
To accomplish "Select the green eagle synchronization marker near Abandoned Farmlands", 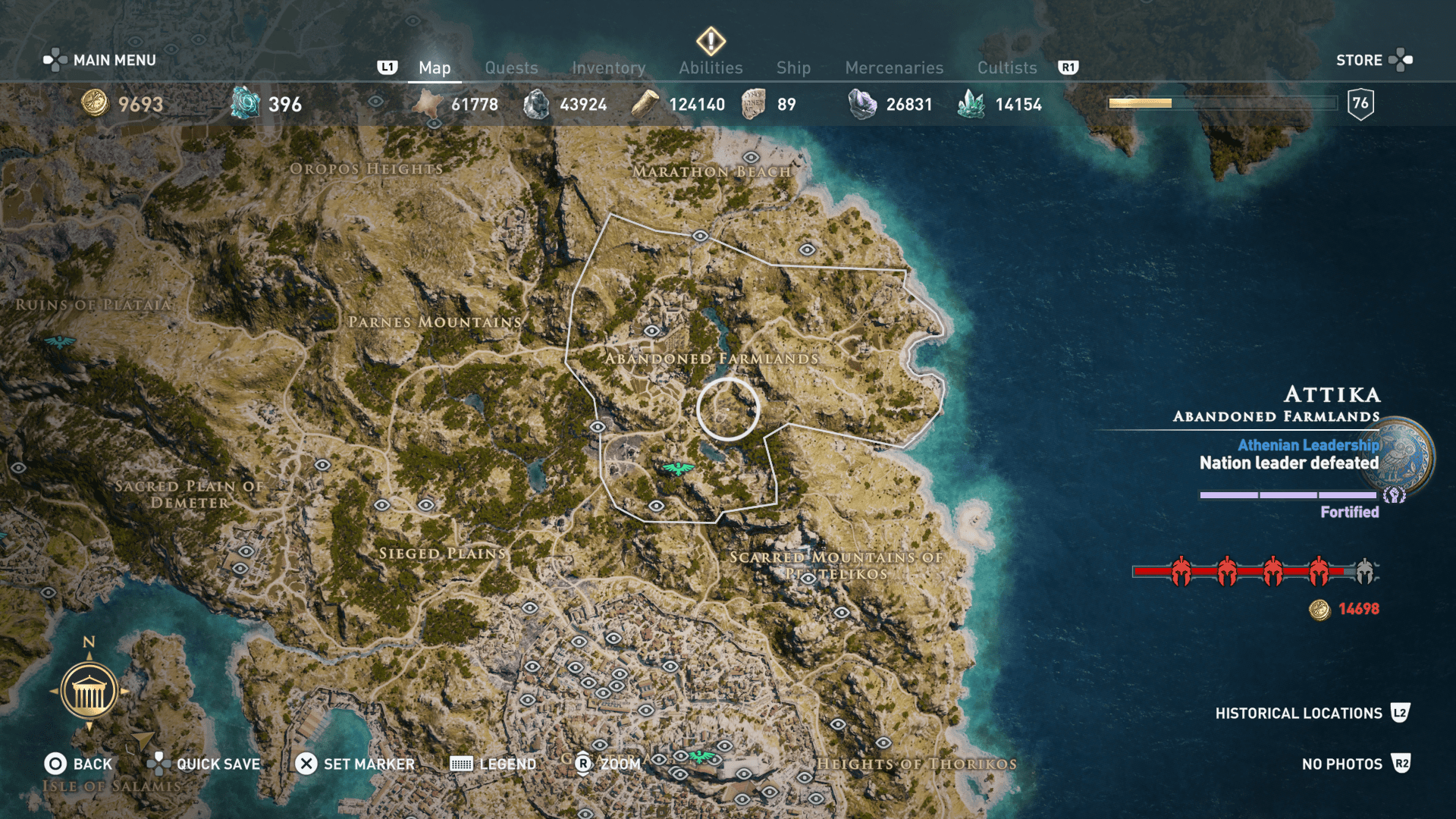I will click(x=679, y=468).
